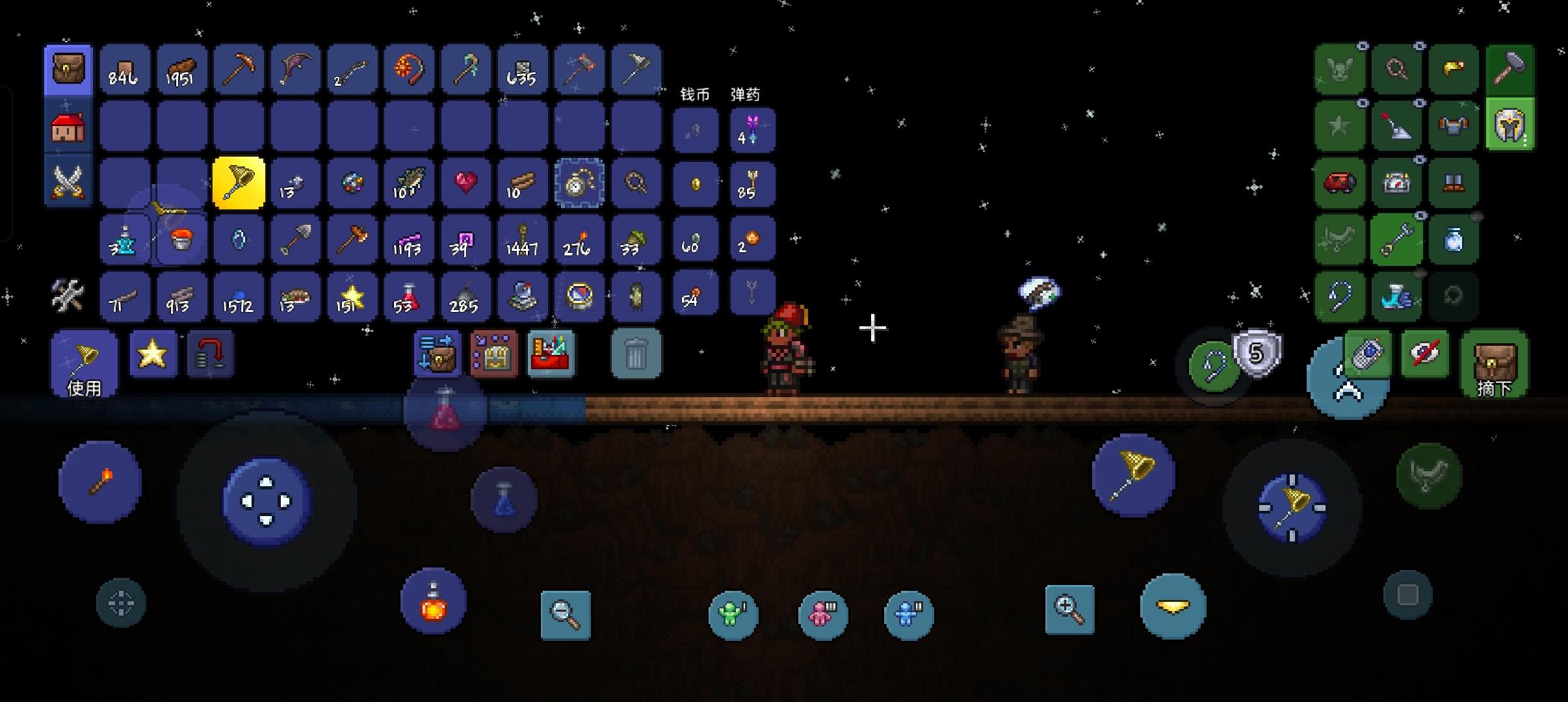1568x702 pixels.
Task: Toggle the star favorite button
Action: 153,354
